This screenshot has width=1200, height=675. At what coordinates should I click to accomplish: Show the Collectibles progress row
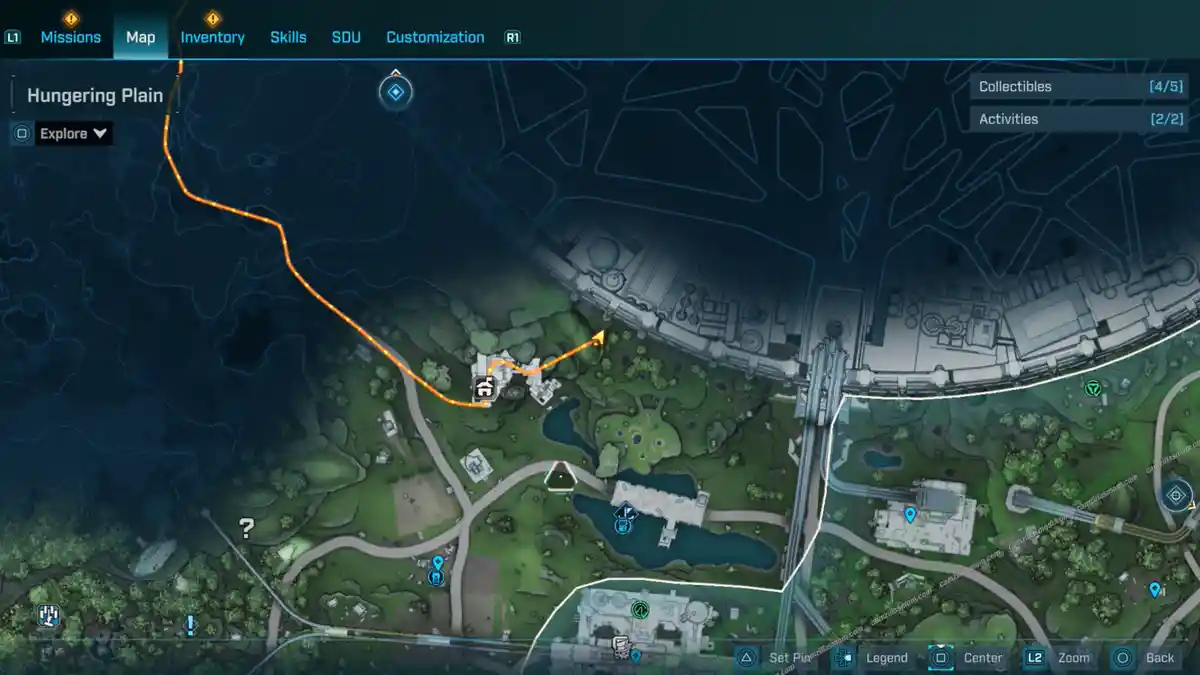1080,87
